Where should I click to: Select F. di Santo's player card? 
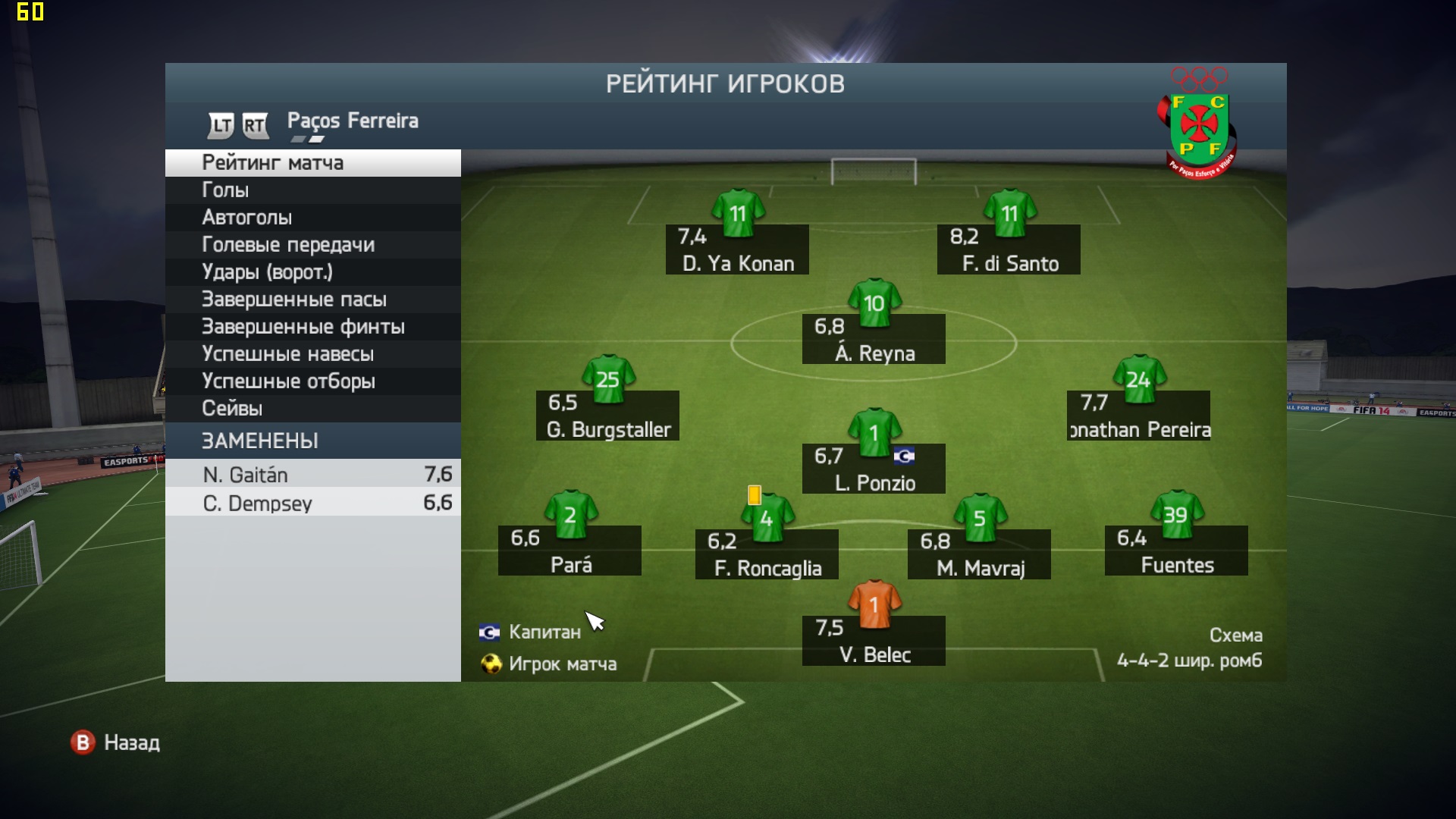1009,249
